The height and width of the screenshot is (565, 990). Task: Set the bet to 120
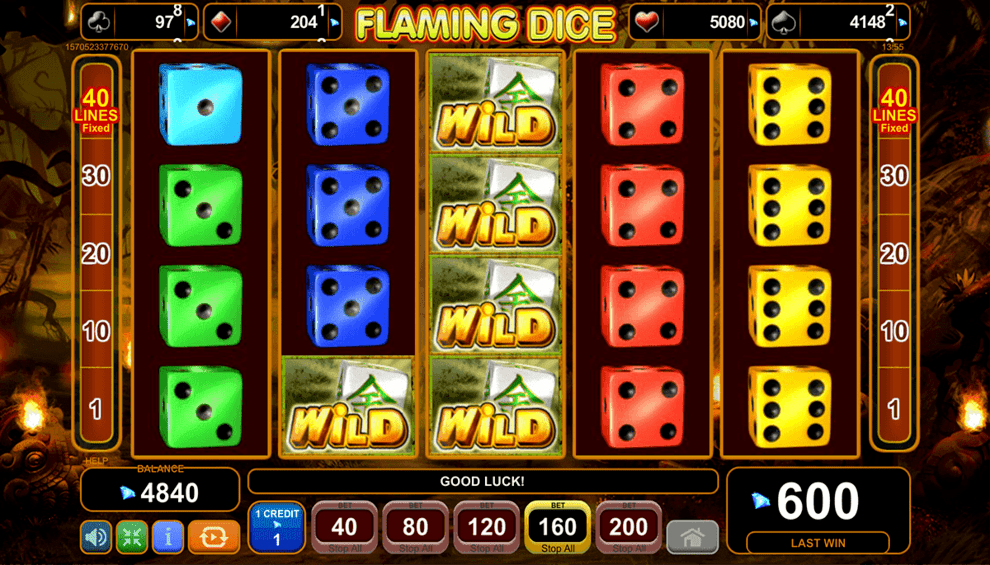tap(486, 527)
